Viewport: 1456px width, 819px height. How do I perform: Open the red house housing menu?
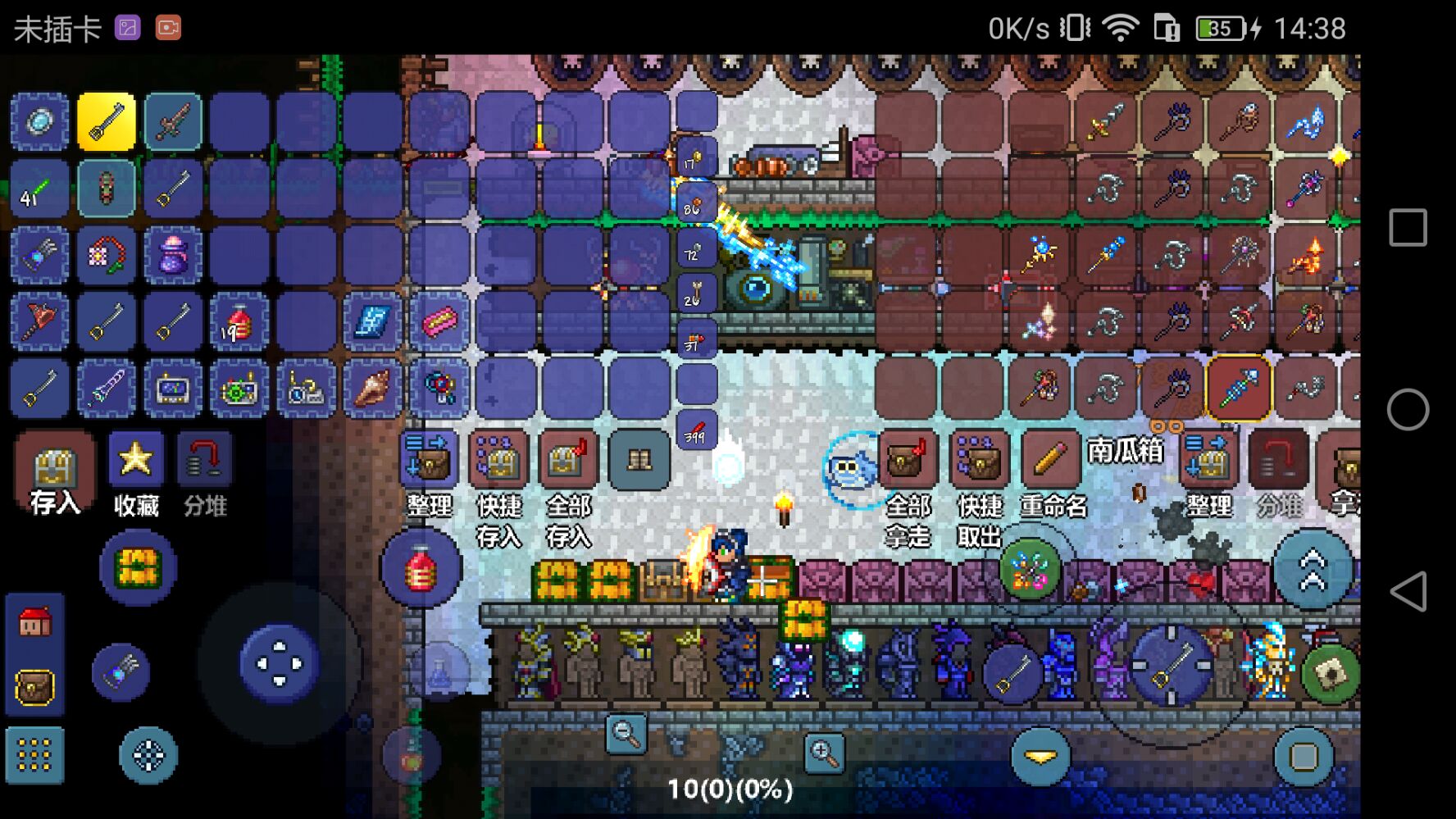pyautogui.click(x=34, y=624)
